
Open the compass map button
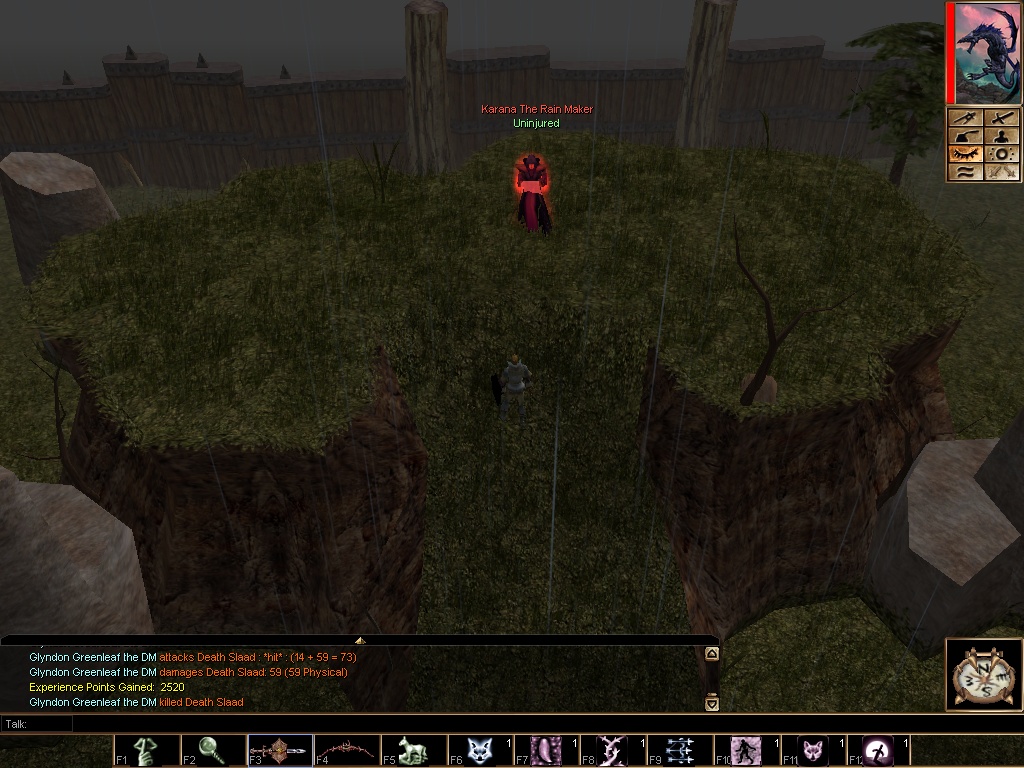pos(985,675)
